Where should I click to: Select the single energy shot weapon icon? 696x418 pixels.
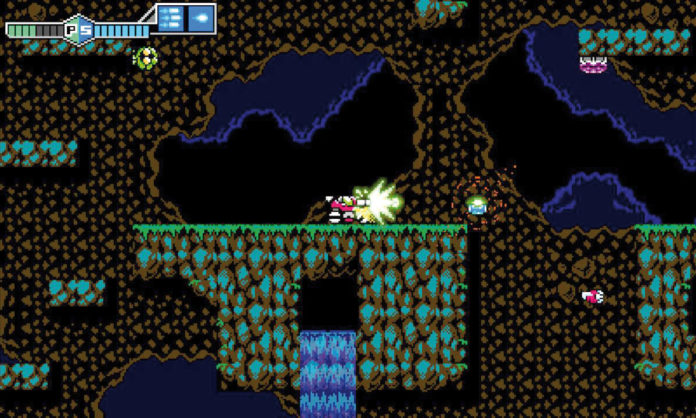(x=200, y=18)
